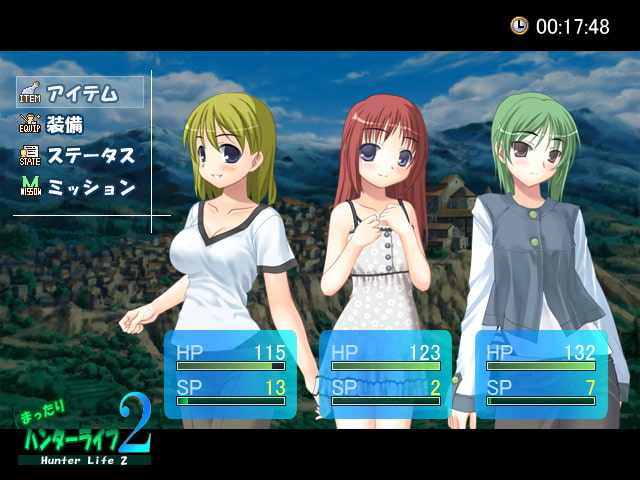
Task: Pick the green-haired girl's HP/SP status panel
Action: tap(540, 374)
